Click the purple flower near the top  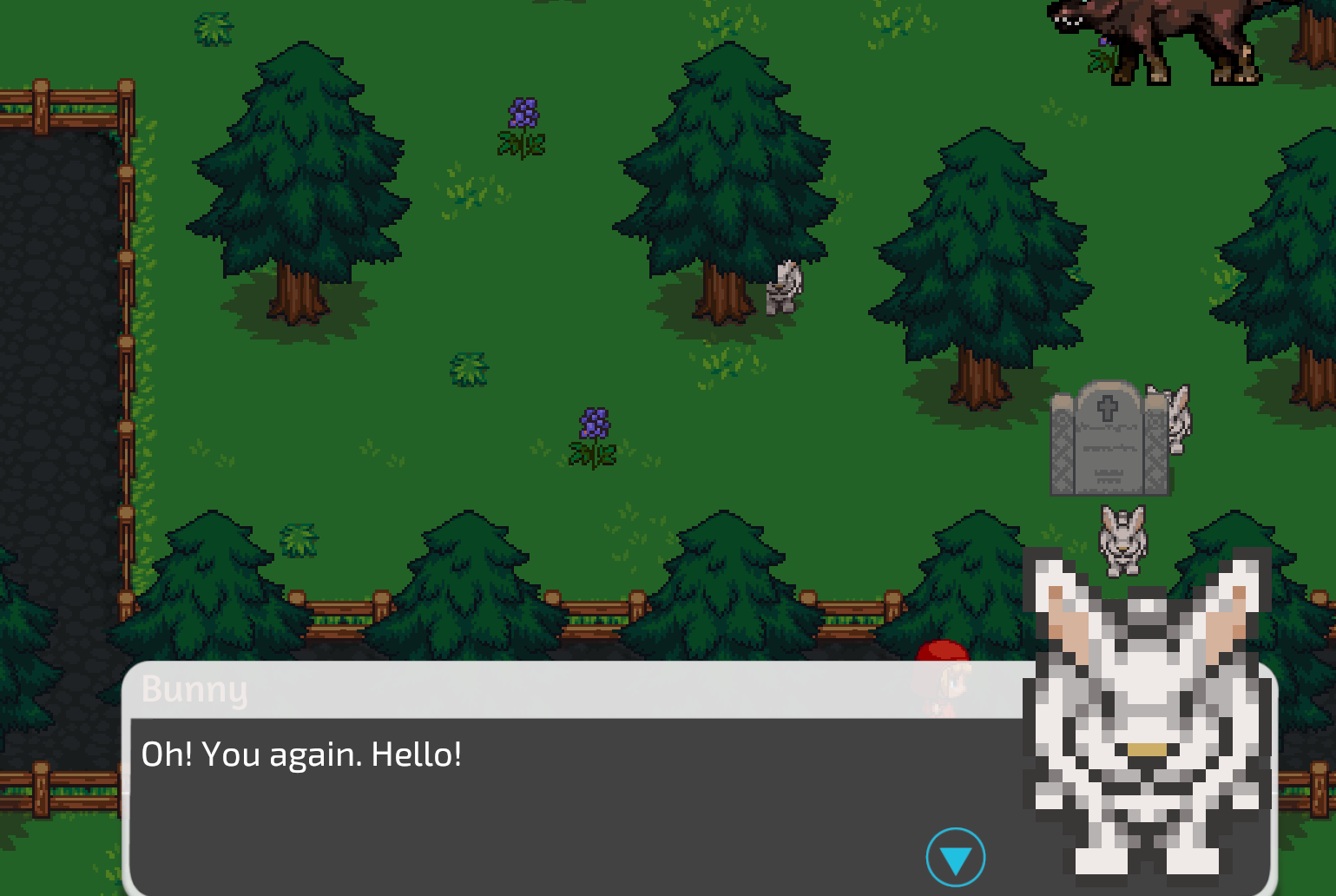tap(521, 113)
